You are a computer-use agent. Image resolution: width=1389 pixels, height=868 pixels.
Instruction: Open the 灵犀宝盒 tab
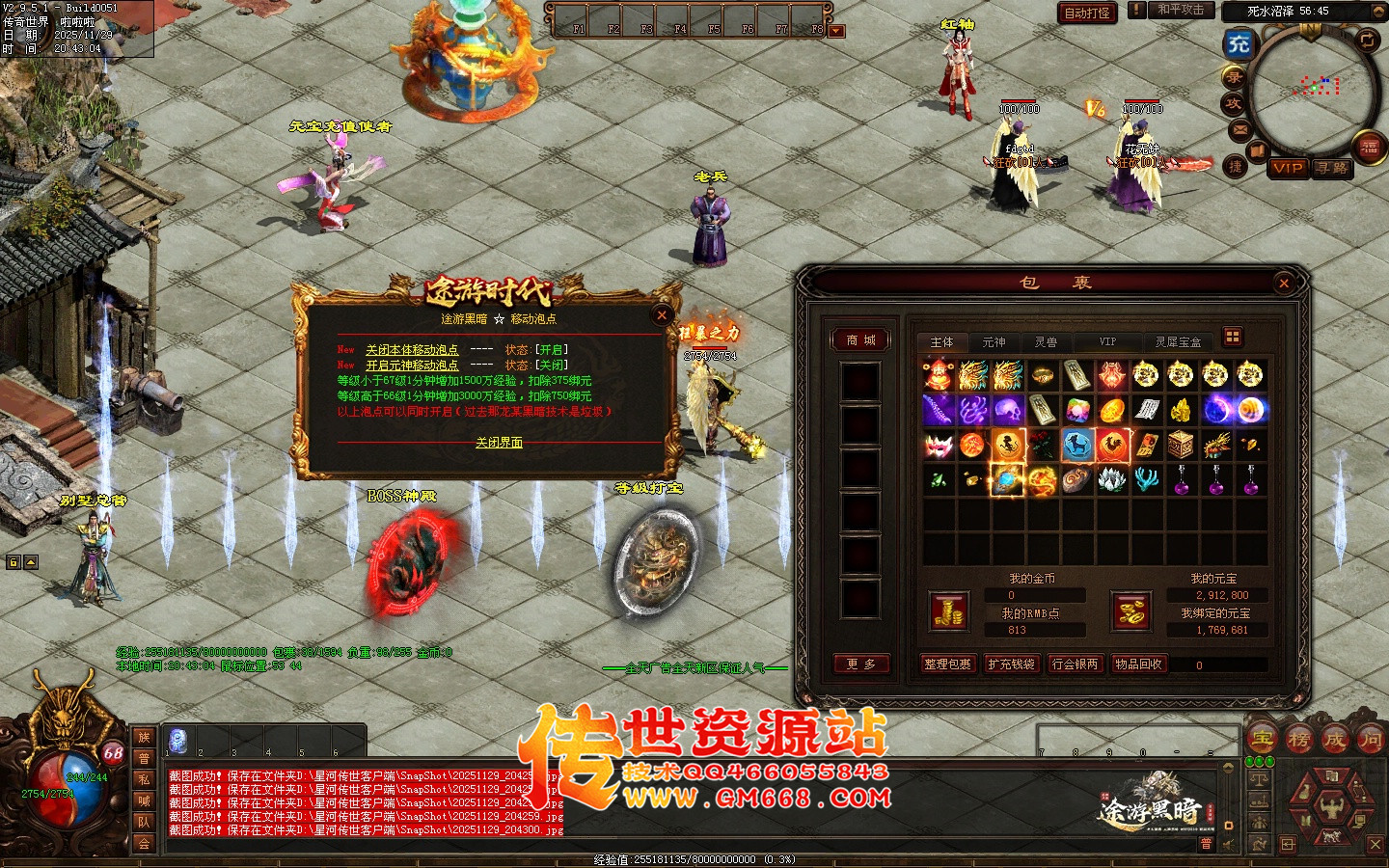(1178, 342)
